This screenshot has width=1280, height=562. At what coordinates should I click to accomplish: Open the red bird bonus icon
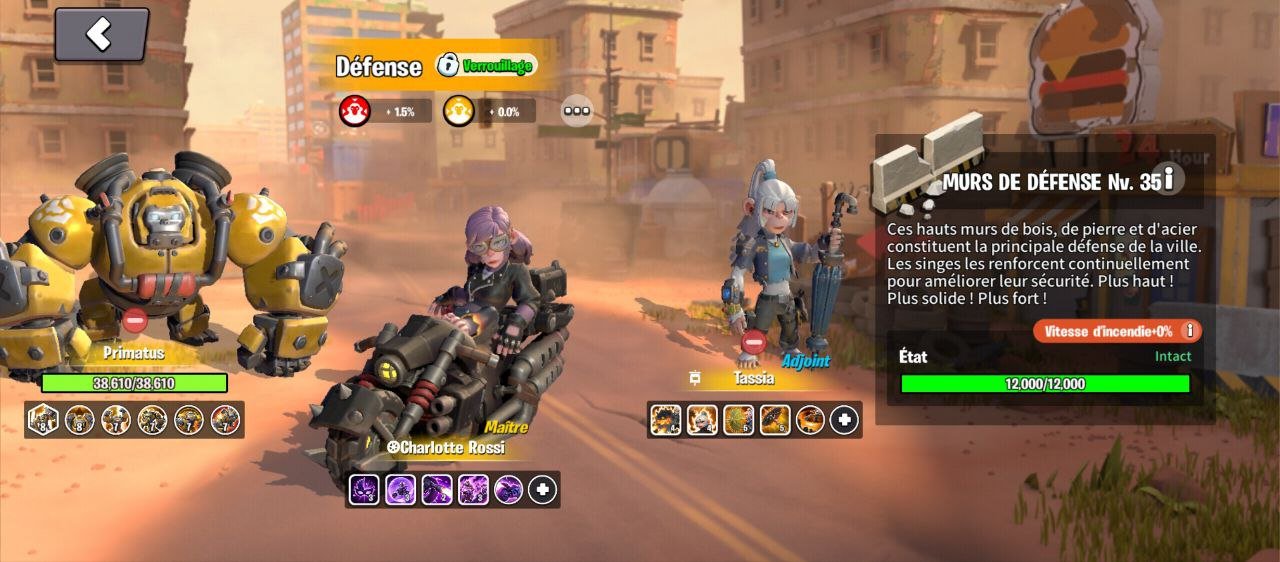[355, 110]
